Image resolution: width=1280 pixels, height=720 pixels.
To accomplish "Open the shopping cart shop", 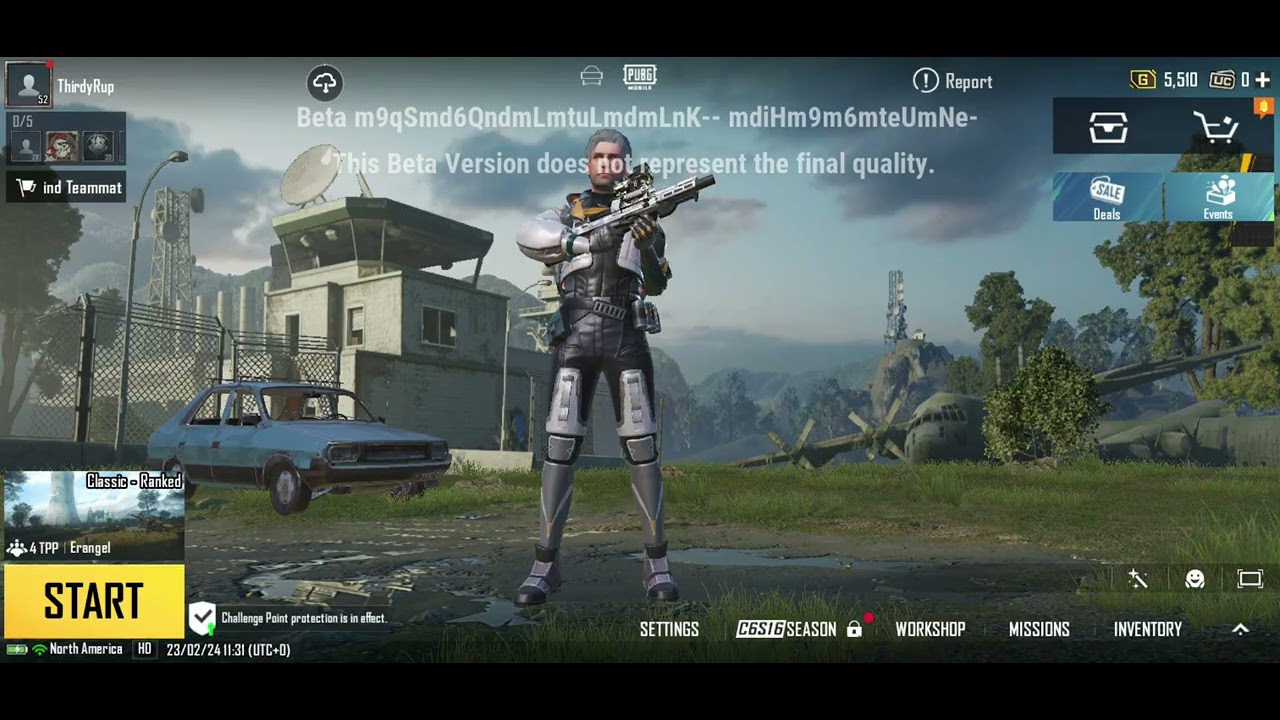I will pyautogui.click(x=1215, y=128).
